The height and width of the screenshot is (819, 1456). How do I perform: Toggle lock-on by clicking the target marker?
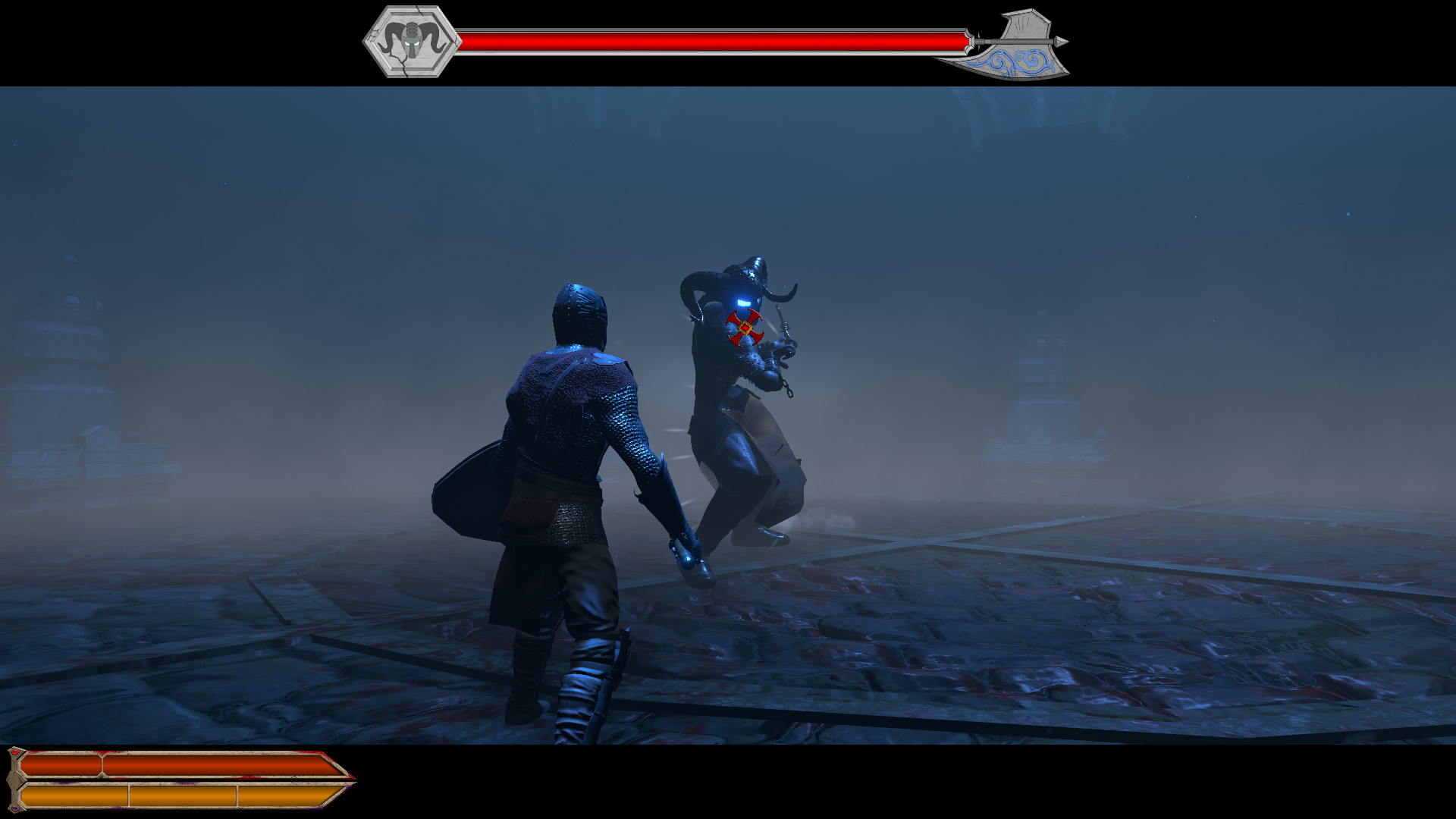click(745, 328)
